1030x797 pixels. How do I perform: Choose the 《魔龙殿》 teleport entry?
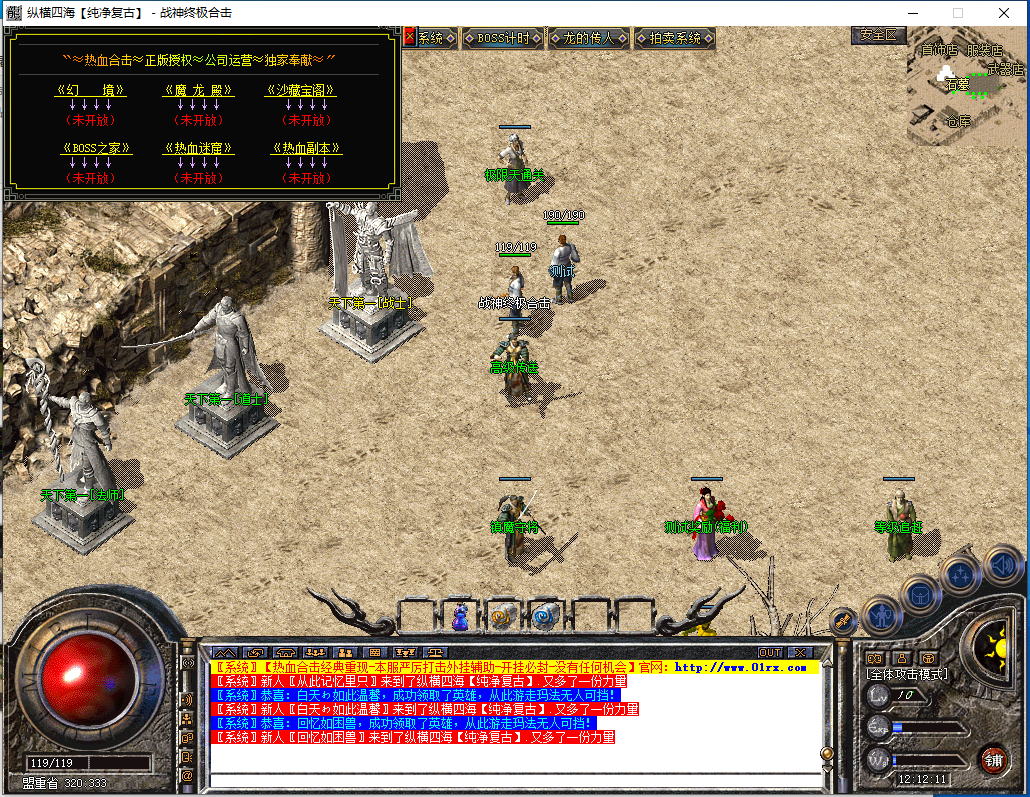pyautogui.click(x=198, y=90)
